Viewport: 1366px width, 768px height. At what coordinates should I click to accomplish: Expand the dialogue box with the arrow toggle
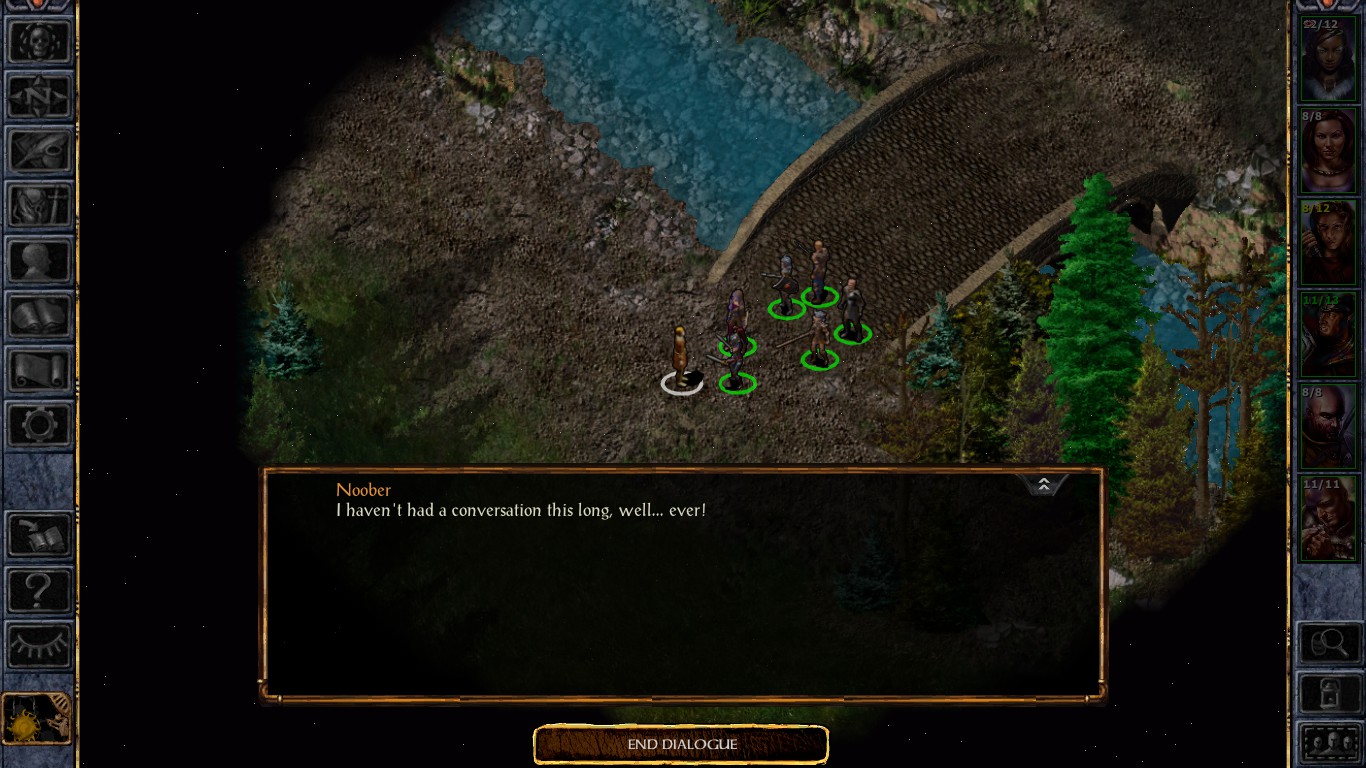[1043, 485]
